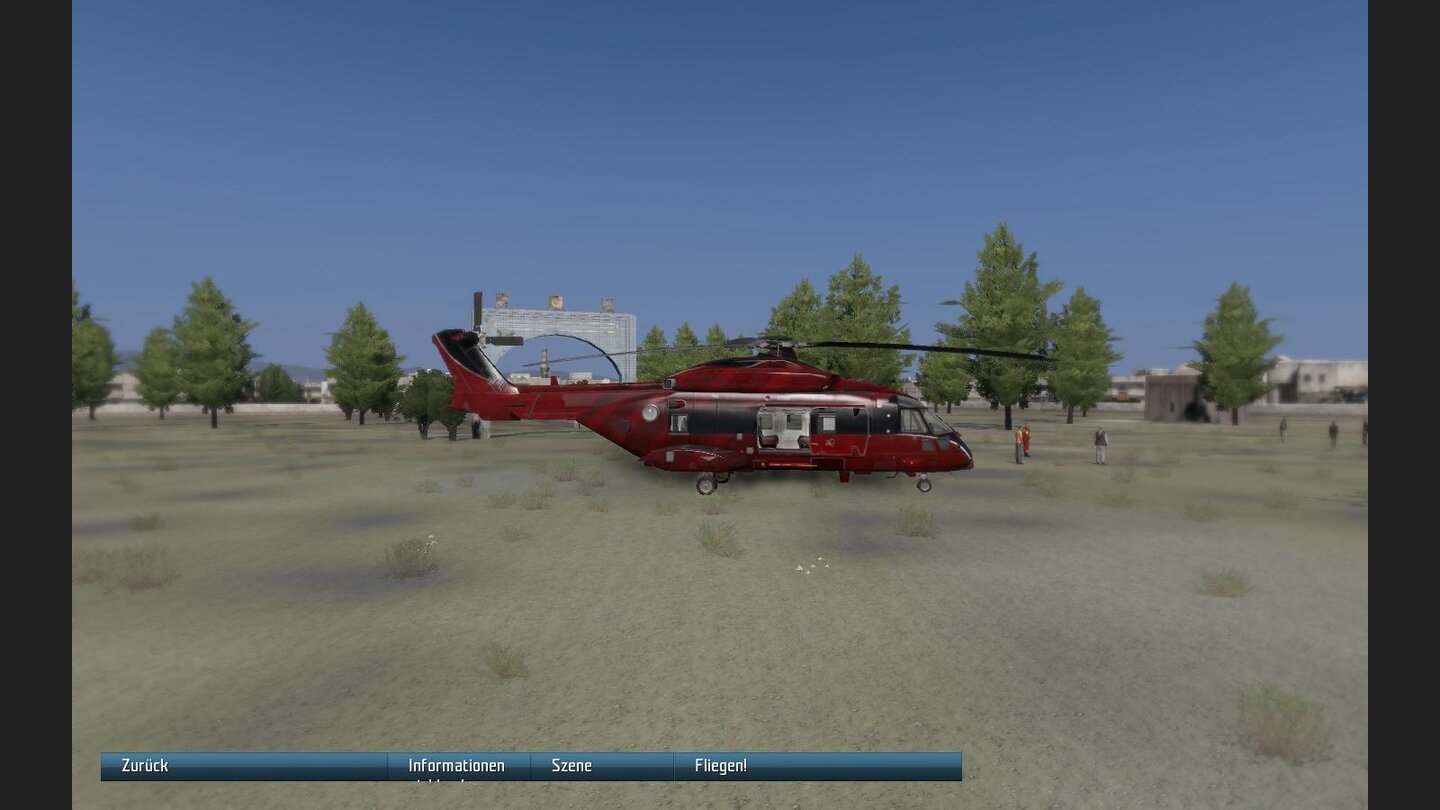Screen dimensions: 1440x810
Task: Select the Szene option
Action: click(x=574, y=765)
